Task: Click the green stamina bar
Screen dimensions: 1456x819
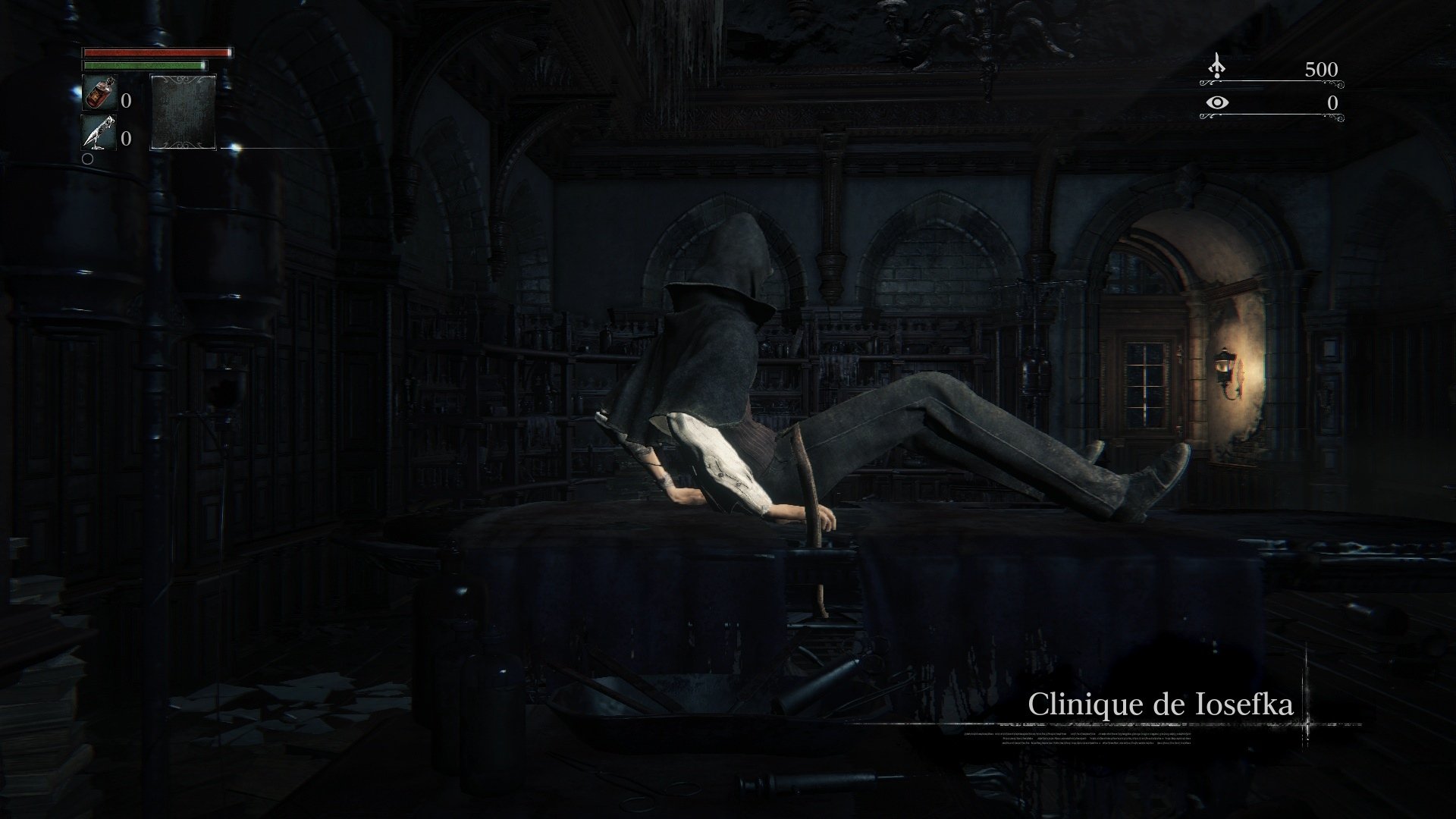Action: coord(144,65)
